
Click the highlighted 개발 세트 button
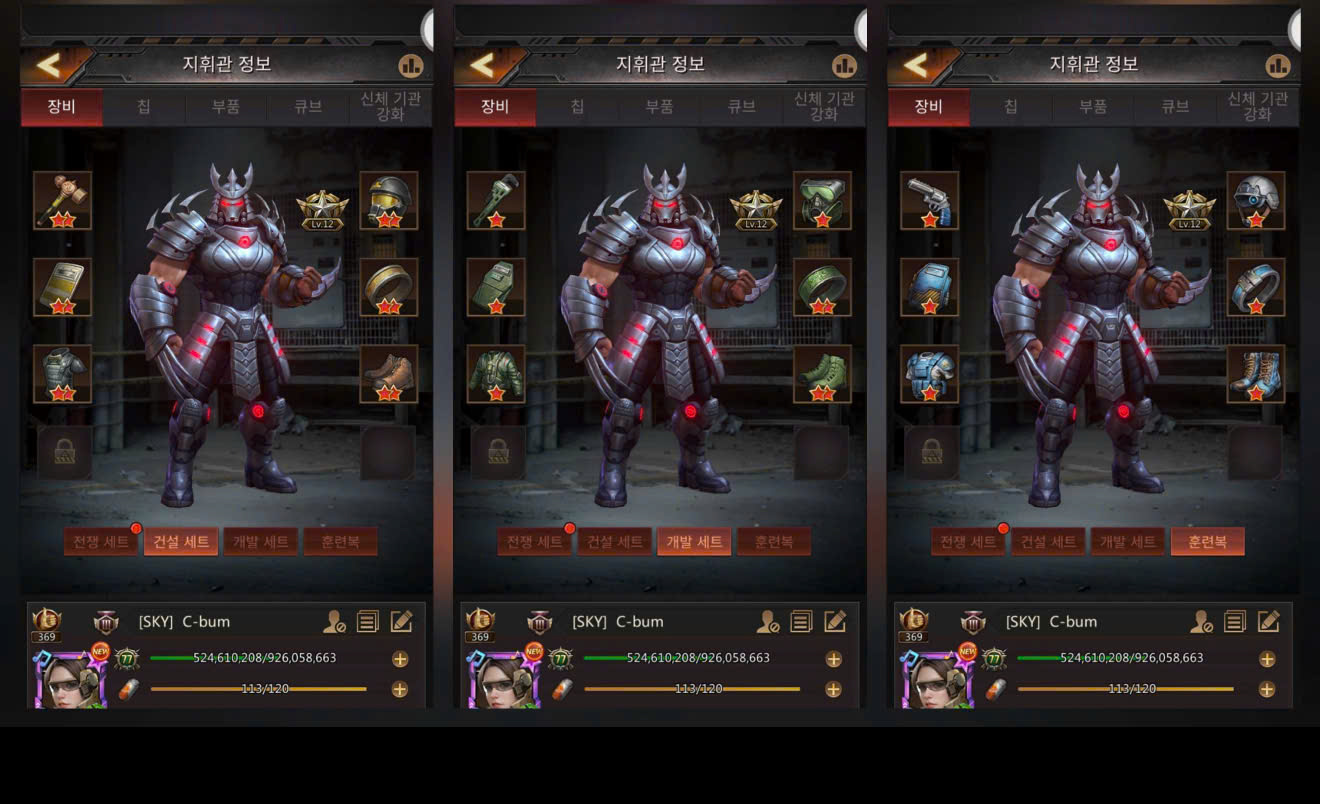click(x=694, y=542)
